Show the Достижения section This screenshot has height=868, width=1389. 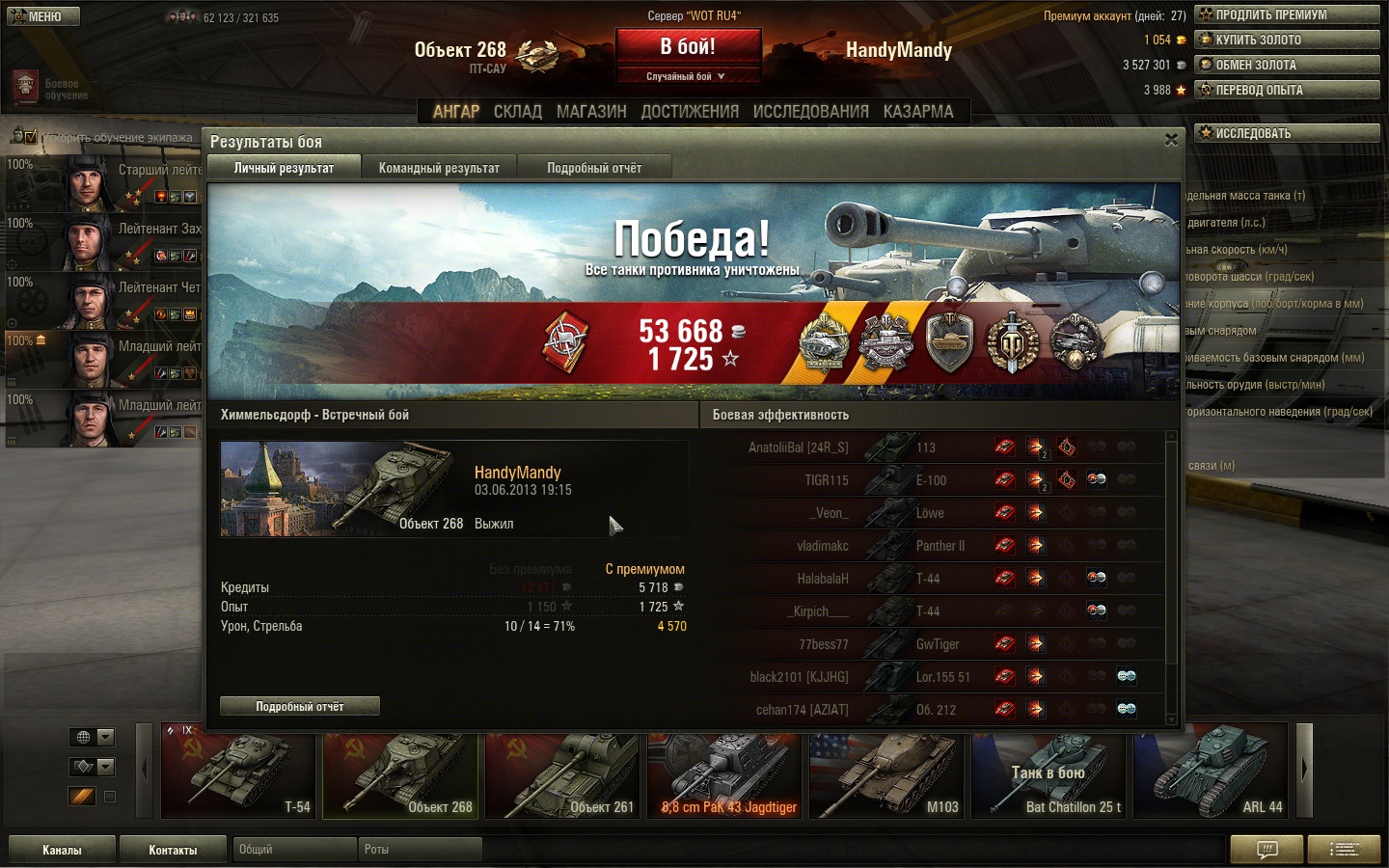[x=690, y=112]
